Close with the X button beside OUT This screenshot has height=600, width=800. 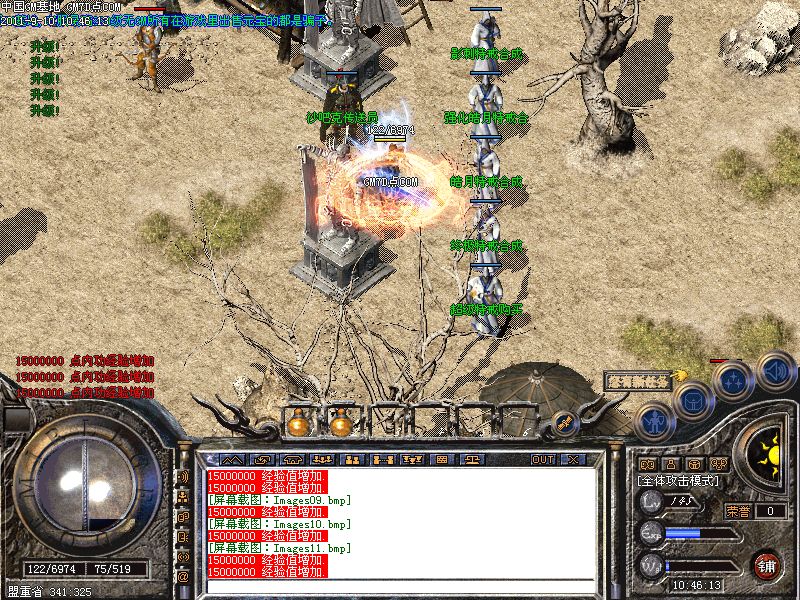tap(573, 459)
